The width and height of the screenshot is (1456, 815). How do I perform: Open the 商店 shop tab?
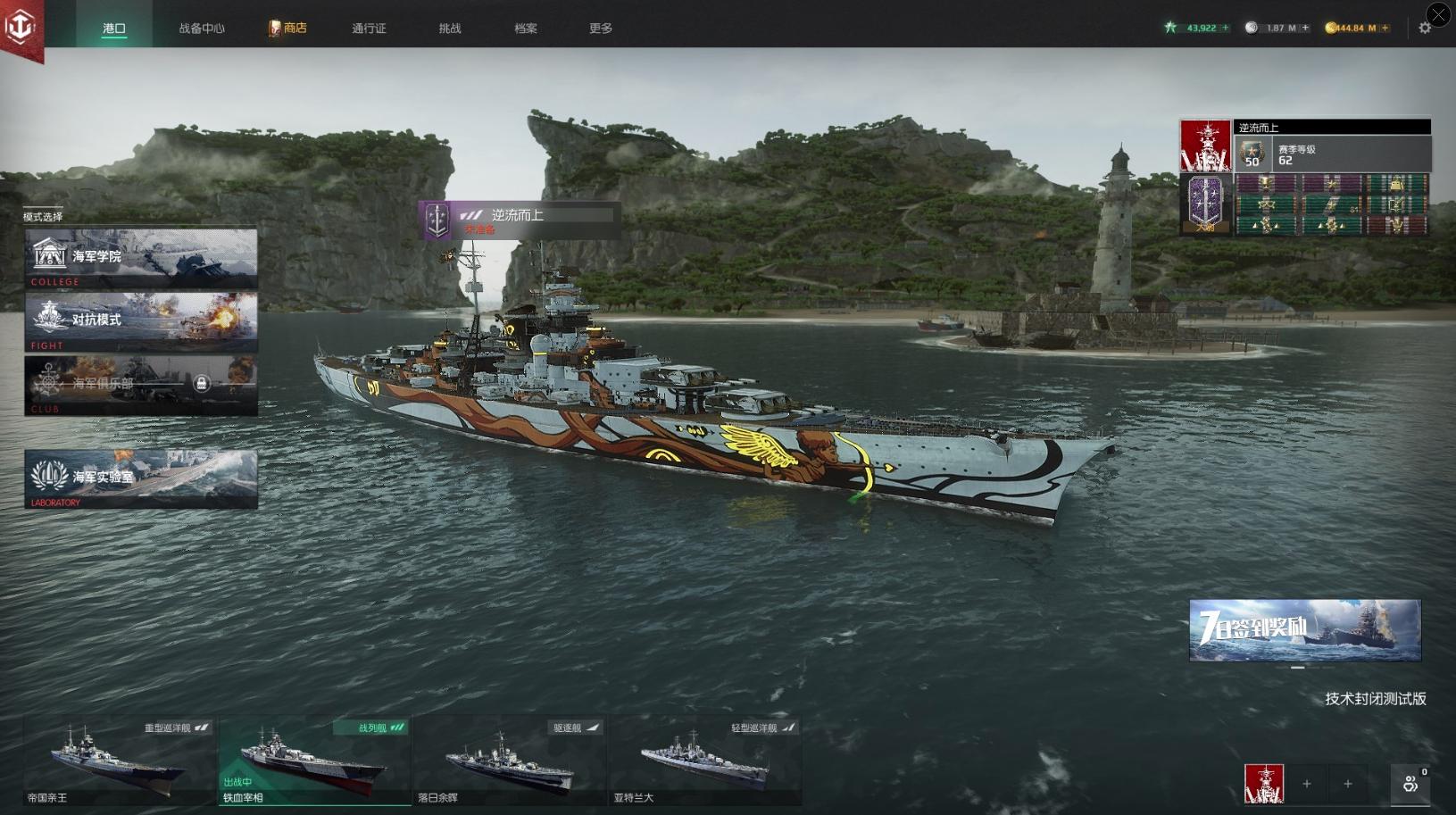click(288, 28)
